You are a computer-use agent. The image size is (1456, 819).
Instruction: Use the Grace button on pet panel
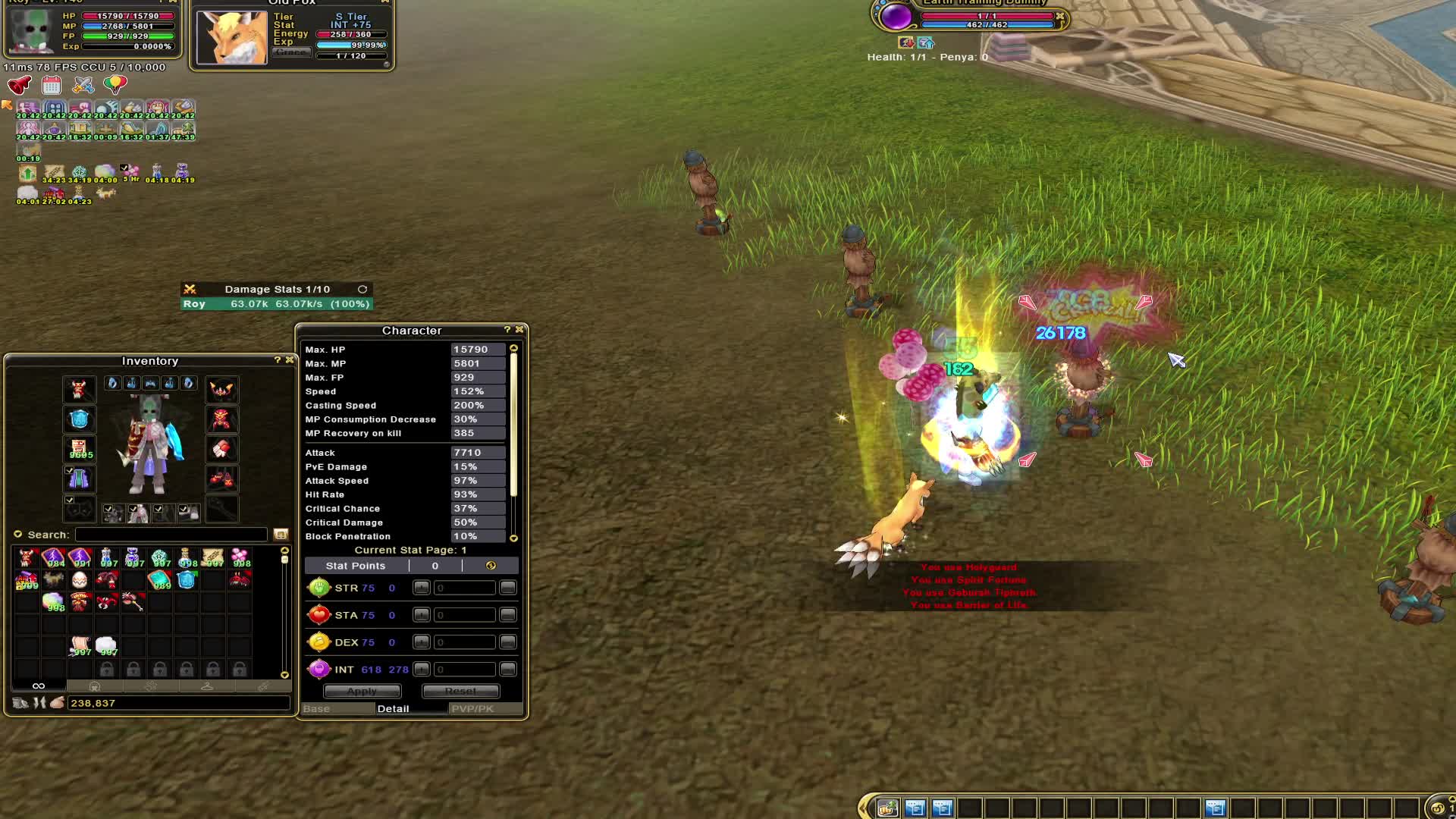pyautogui.click(x=291, y=52)
